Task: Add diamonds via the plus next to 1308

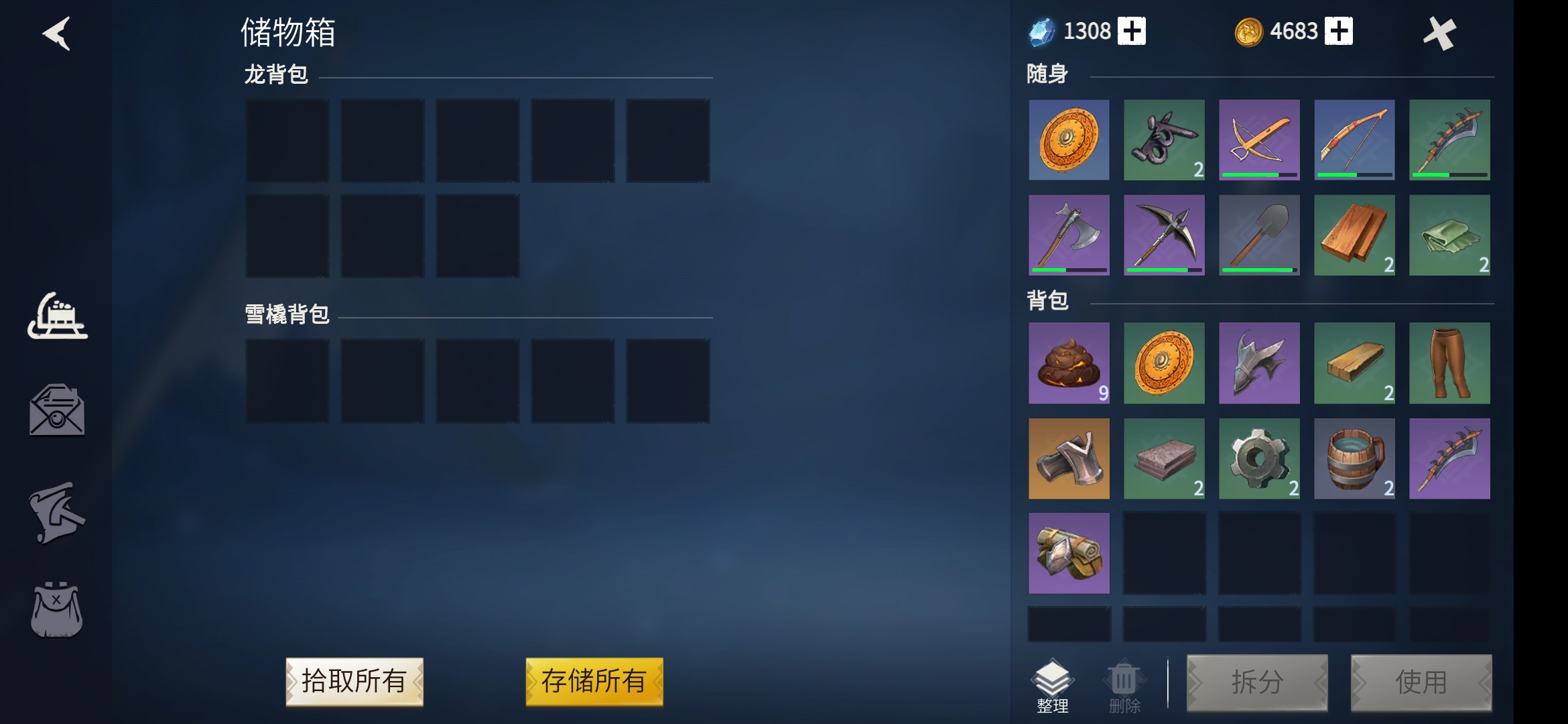Action: 1133,29
